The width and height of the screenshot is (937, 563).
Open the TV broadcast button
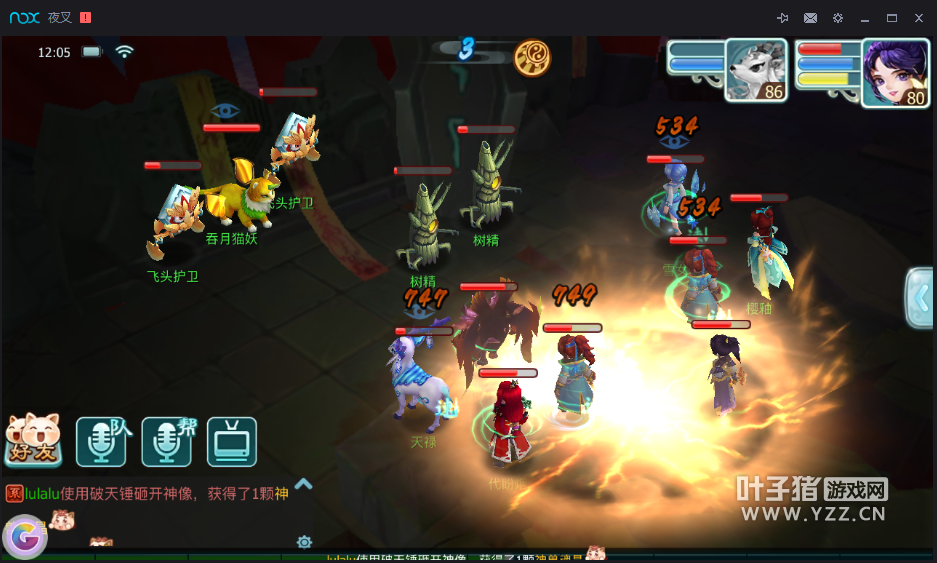[x=232, y=442]
